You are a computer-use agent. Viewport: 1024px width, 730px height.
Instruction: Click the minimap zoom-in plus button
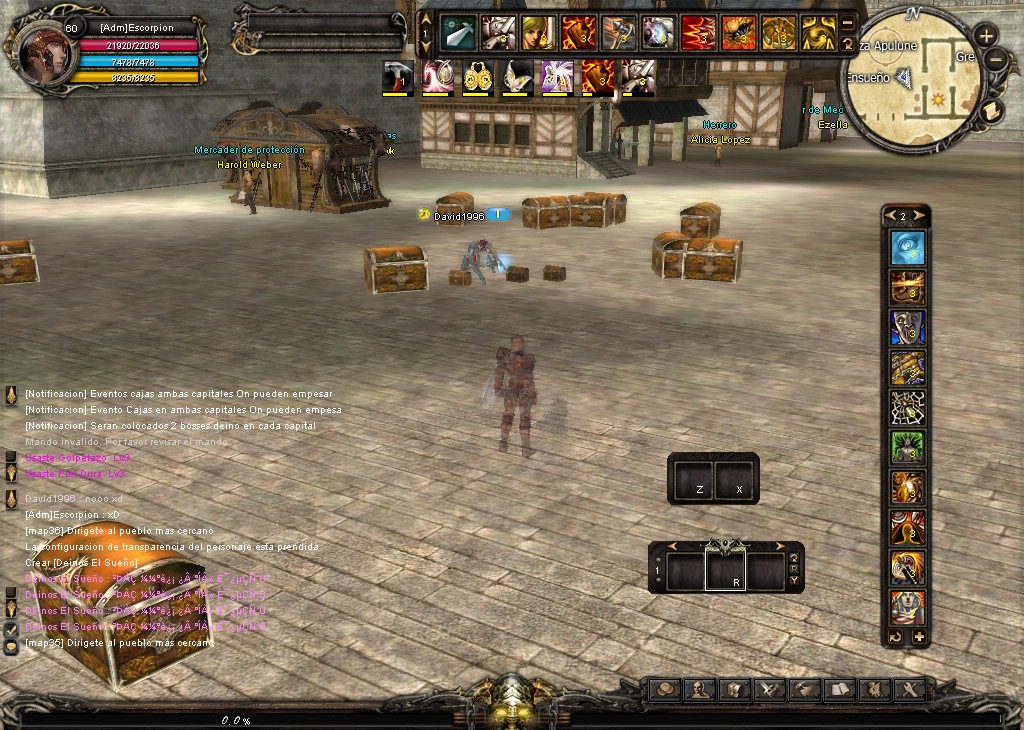985,35
